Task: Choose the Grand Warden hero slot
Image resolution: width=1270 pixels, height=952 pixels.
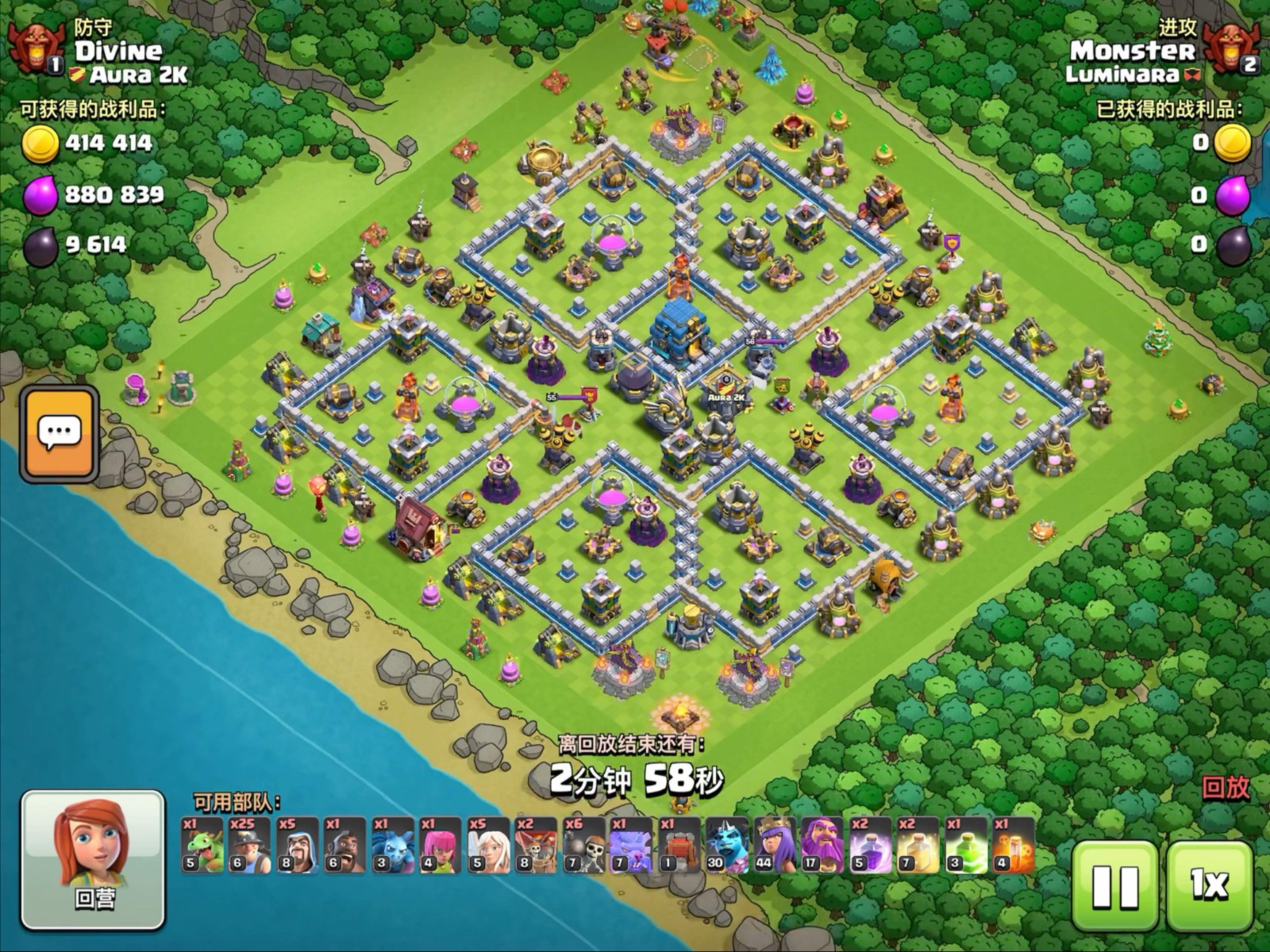Action: [x=822, y=846]
